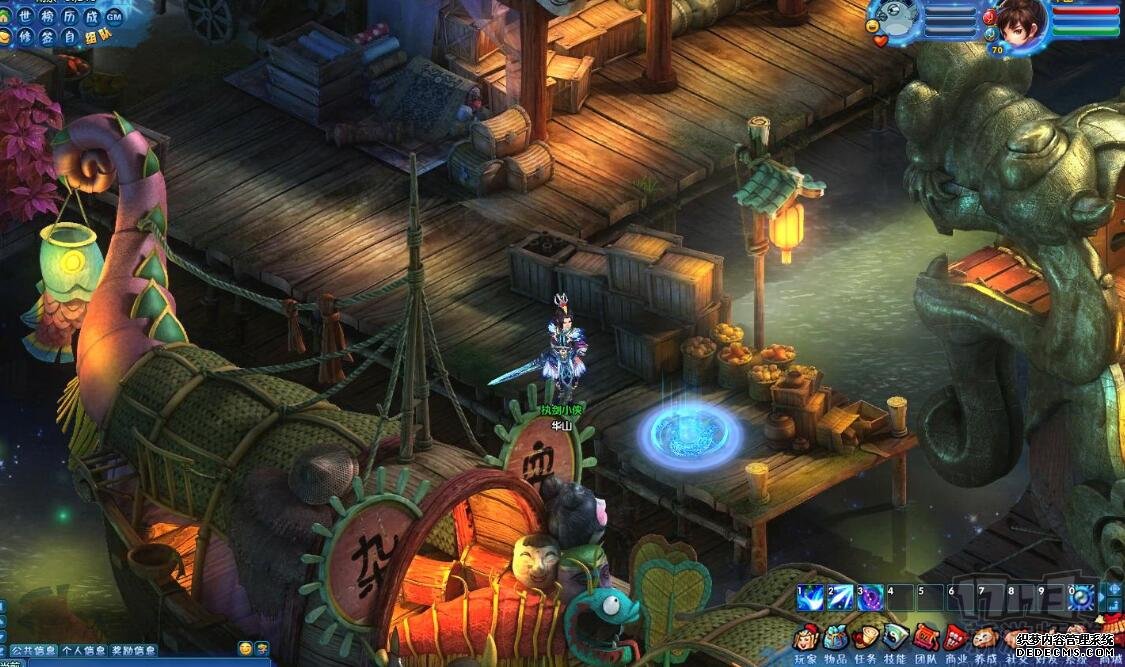The image size is (1125, 667).
Task: Click the GM support button
Action: click(113, 17)
